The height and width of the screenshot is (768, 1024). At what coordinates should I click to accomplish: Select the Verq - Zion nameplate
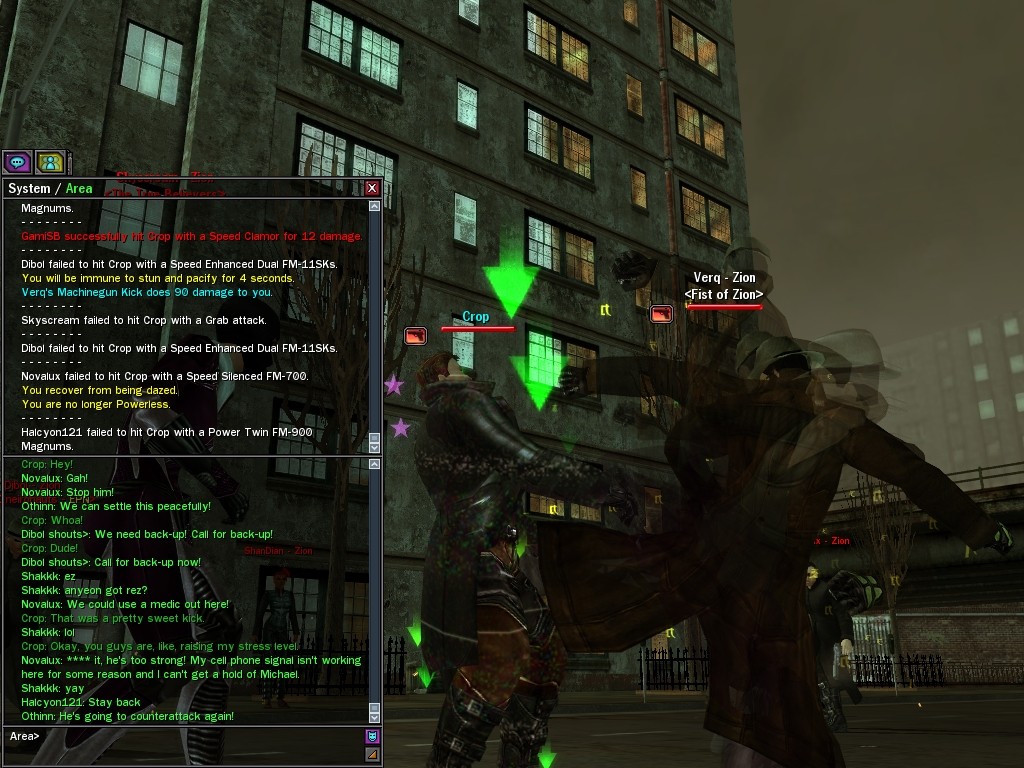[x=725, y=278]
